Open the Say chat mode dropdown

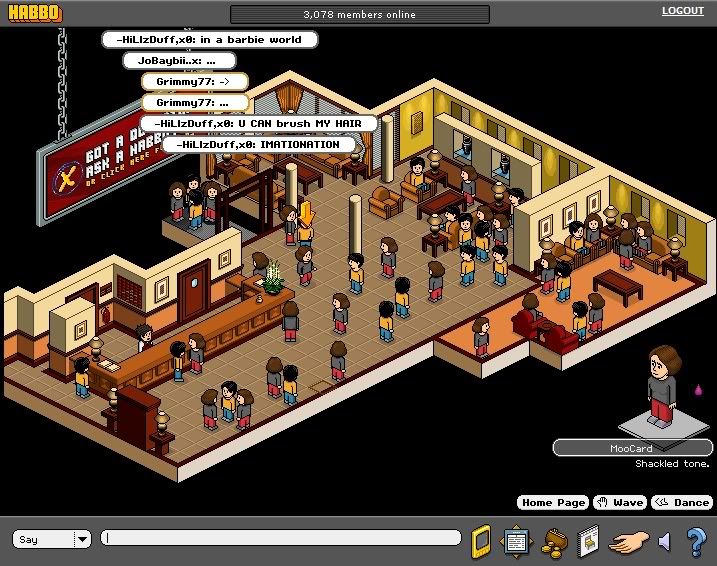point(82,540)
